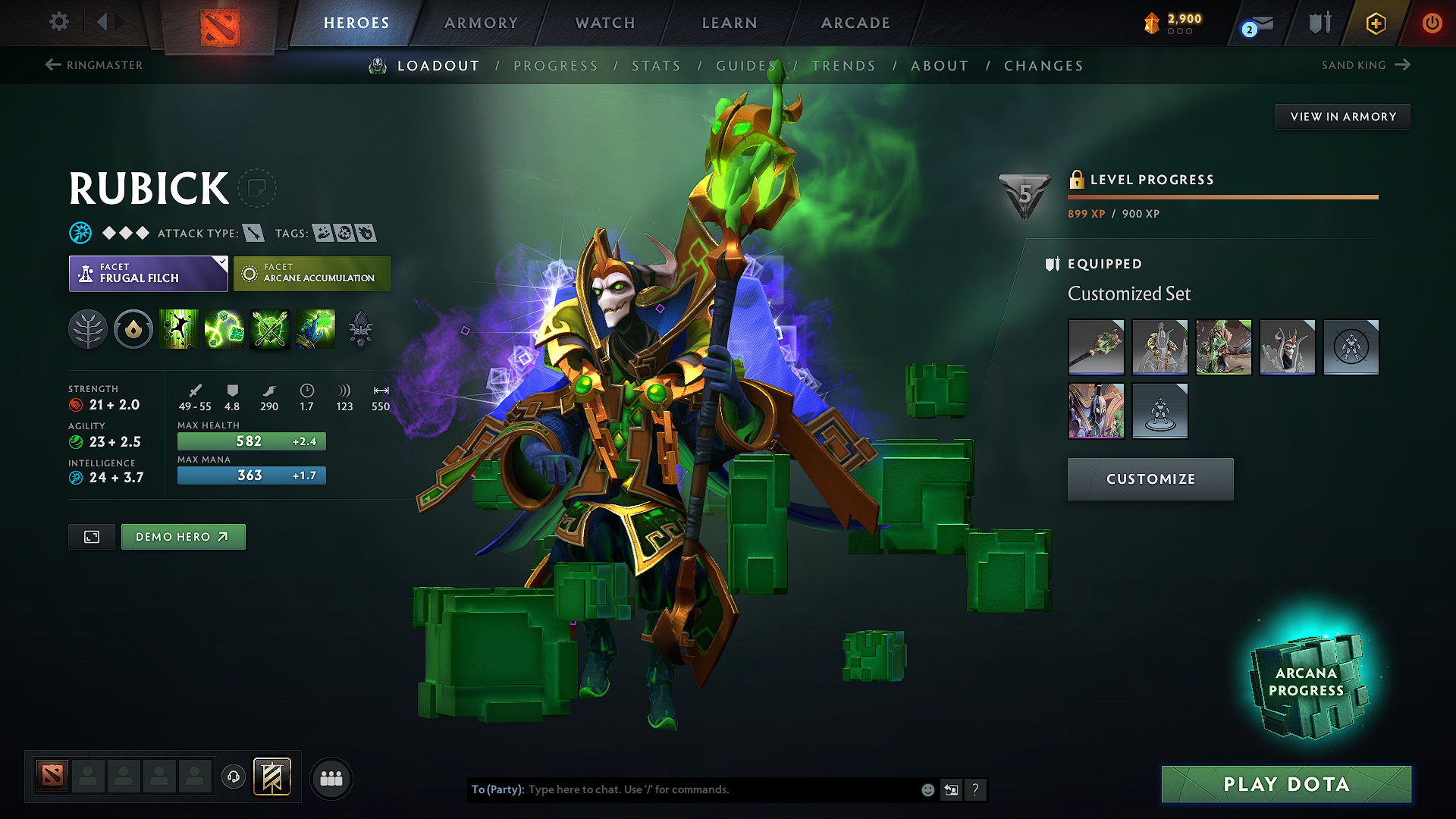Open the Aghanim's Scepter upgrade icon

(x=361, y=328)
